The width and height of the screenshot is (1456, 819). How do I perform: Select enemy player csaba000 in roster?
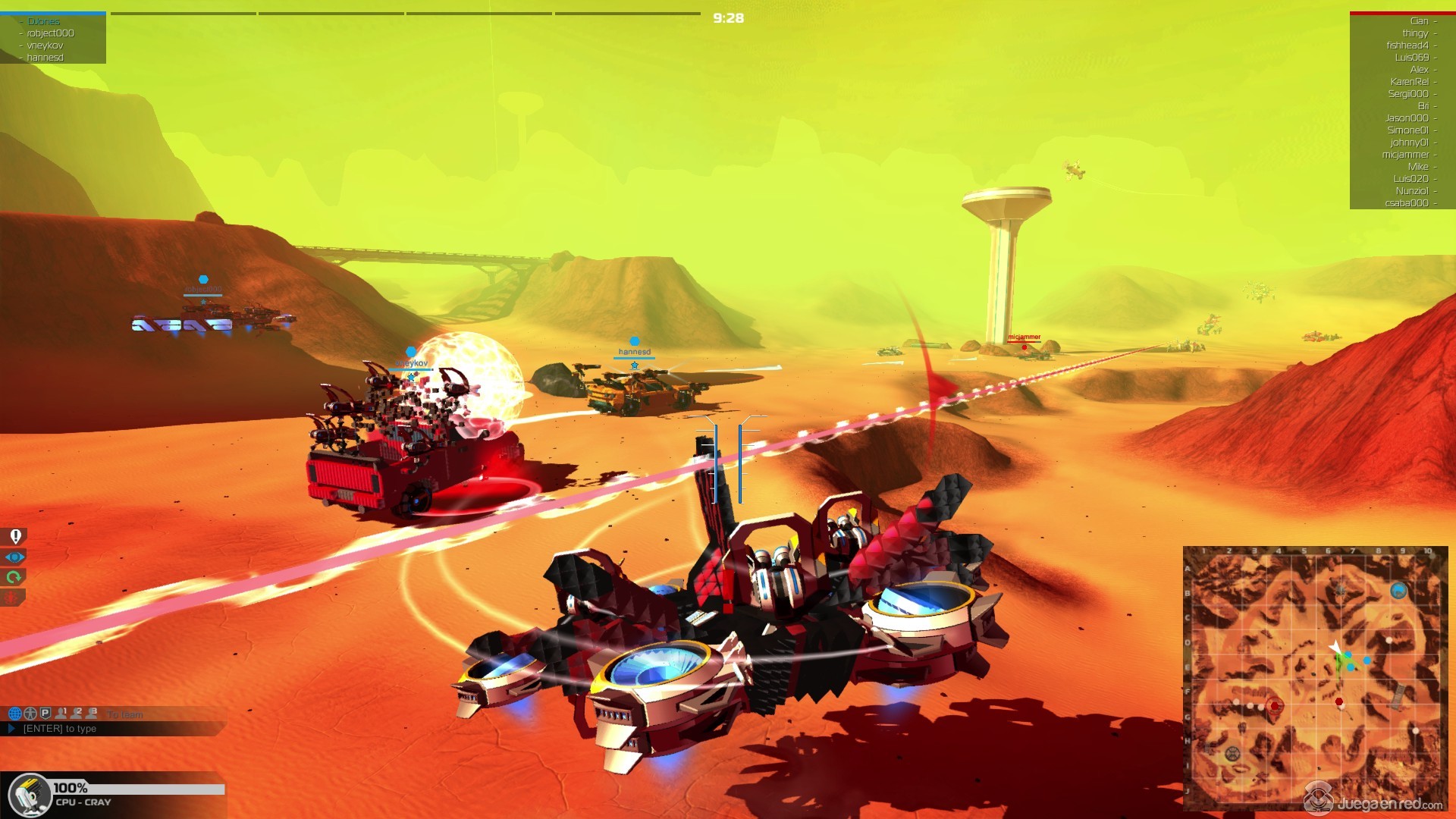click(1407, 203)
